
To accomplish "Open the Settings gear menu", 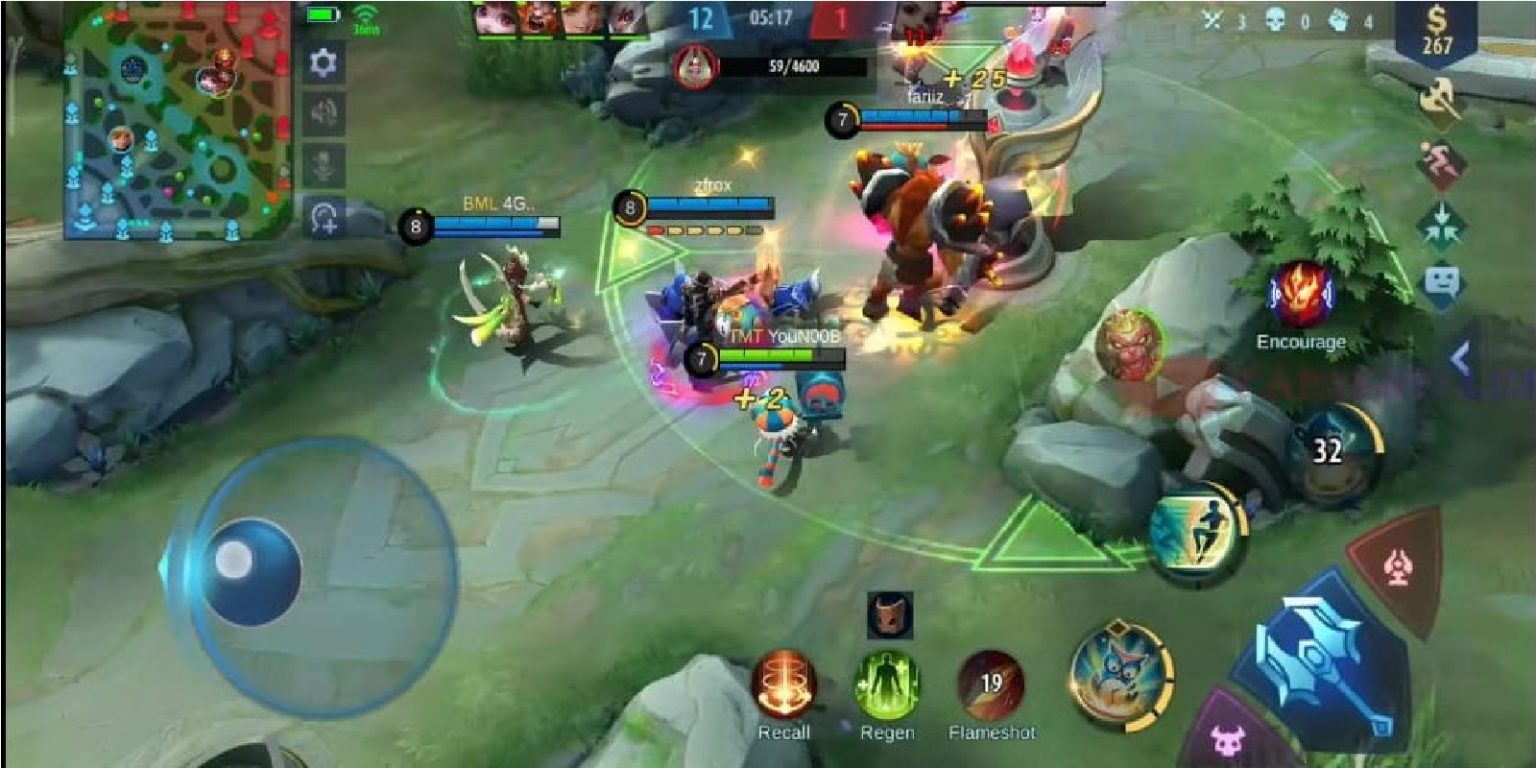I will (x=322, y=62).
